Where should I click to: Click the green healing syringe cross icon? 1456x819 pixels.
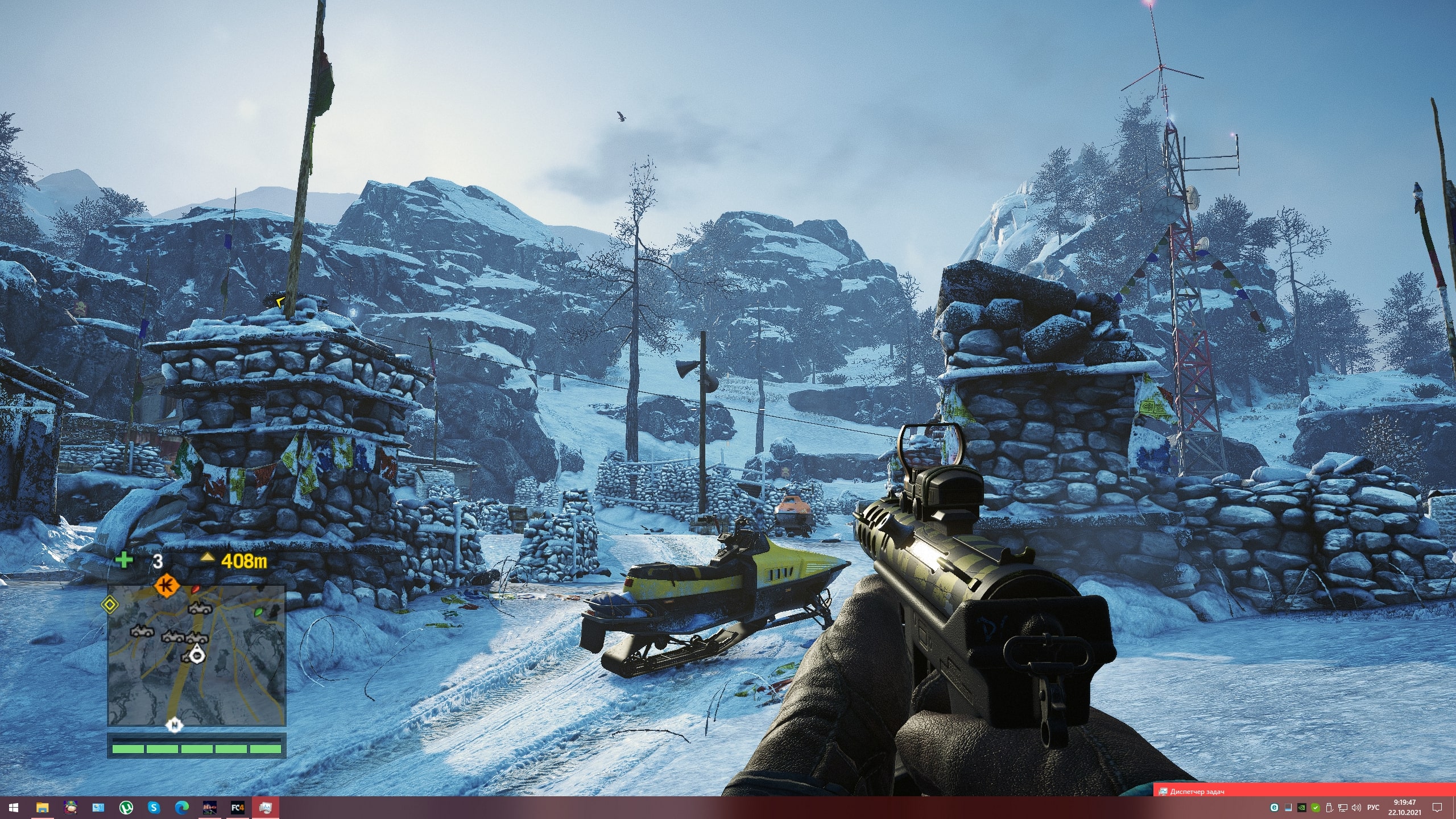pos(123,560)
